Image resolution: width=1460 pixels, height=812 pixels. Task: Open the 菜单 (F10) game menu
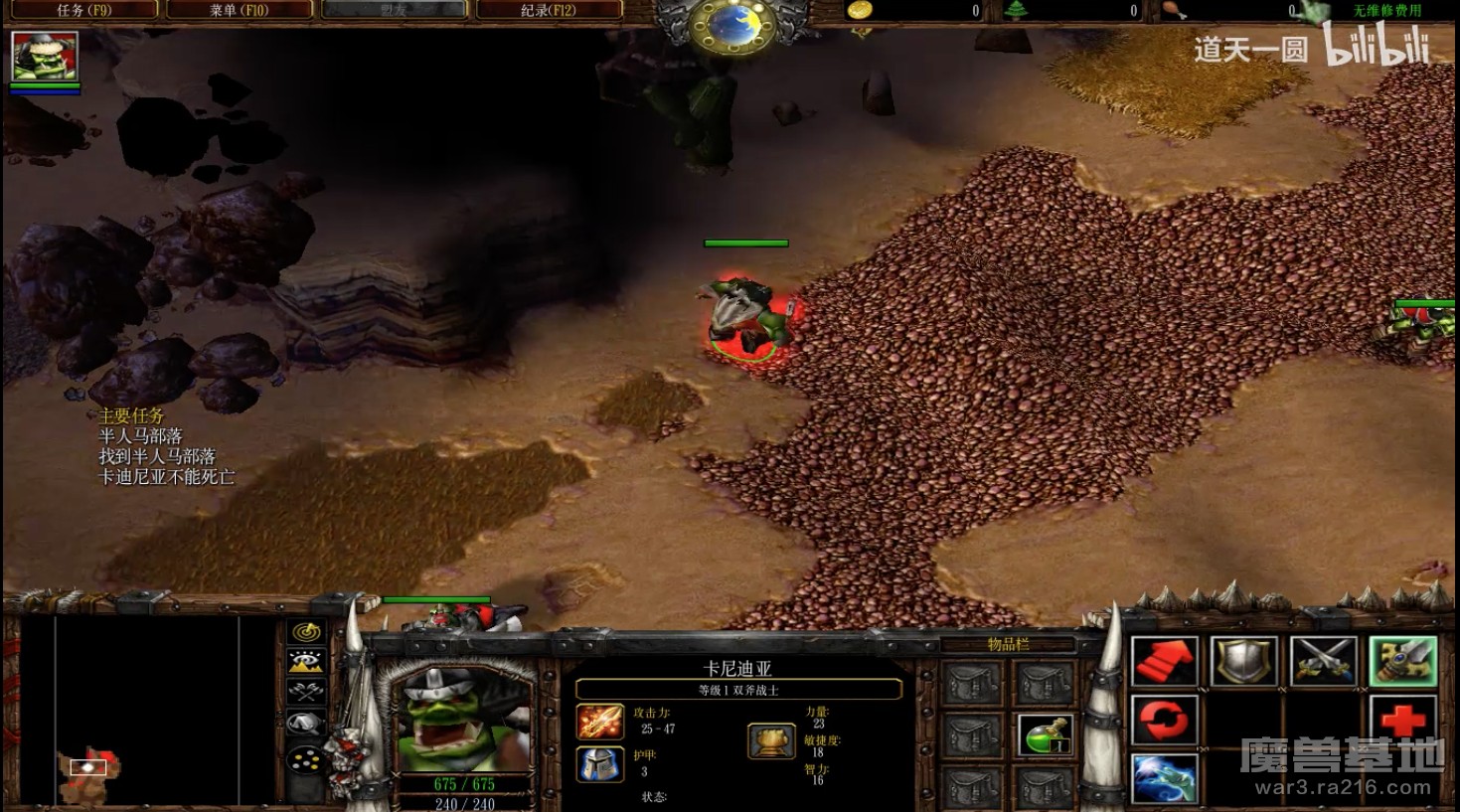[x=239, y=10]
